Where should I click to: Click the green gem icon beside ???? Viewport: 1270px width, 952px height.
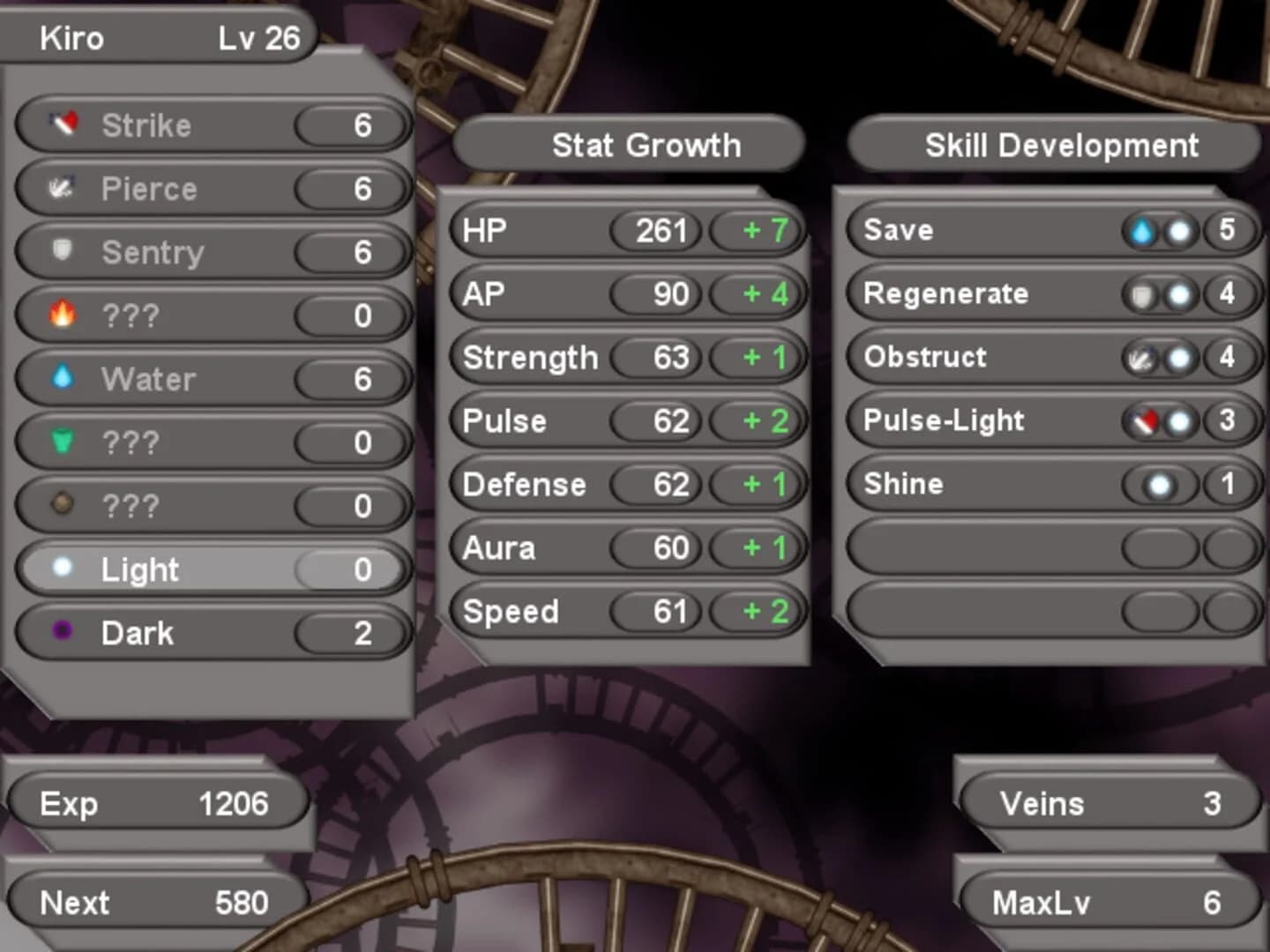(x=62, y=442)
